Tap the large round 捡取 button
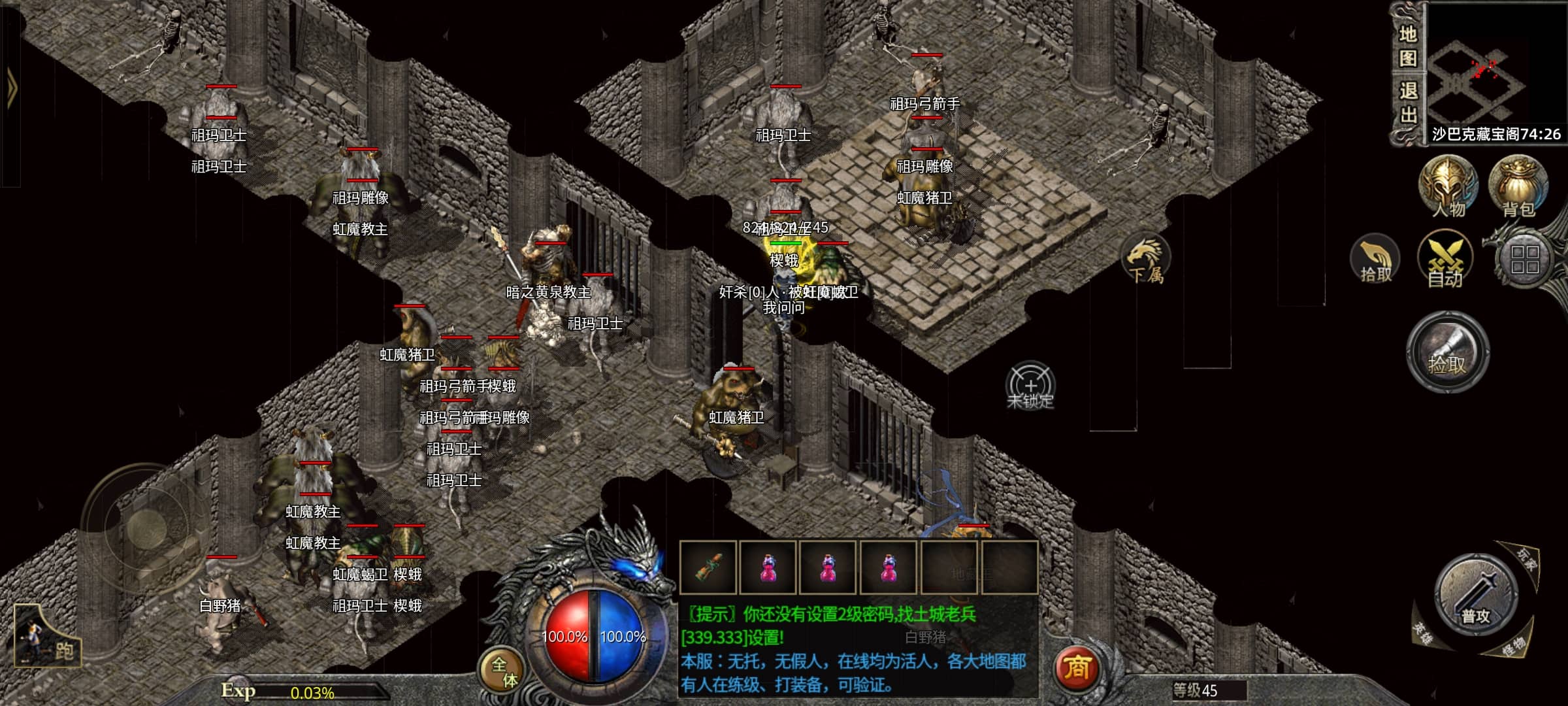This screenshot has width=1568, height=706. coord(1448,353)
